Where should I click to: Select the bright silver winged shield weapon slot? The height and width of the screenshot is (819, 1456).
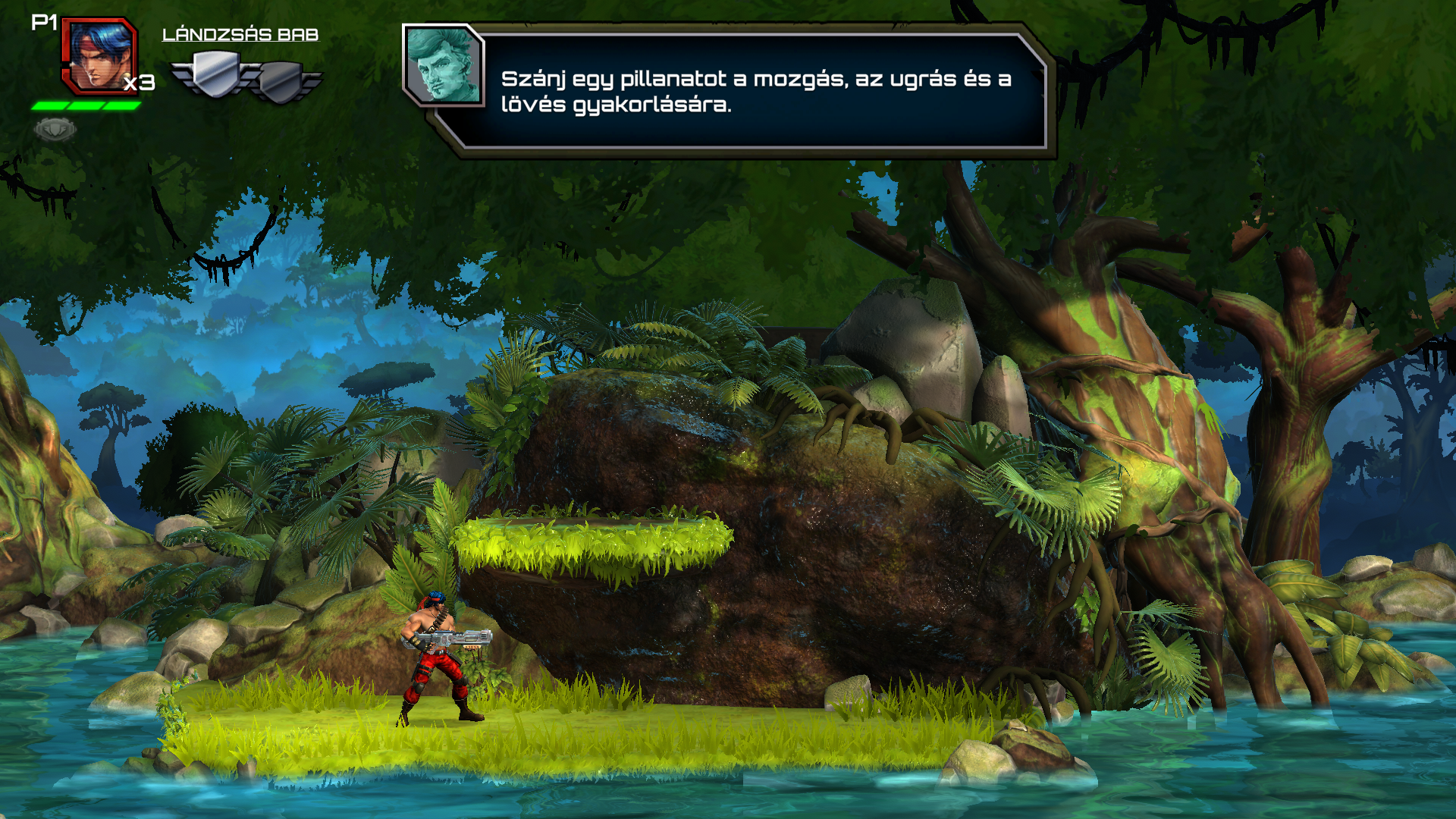[x=216, y=74]
